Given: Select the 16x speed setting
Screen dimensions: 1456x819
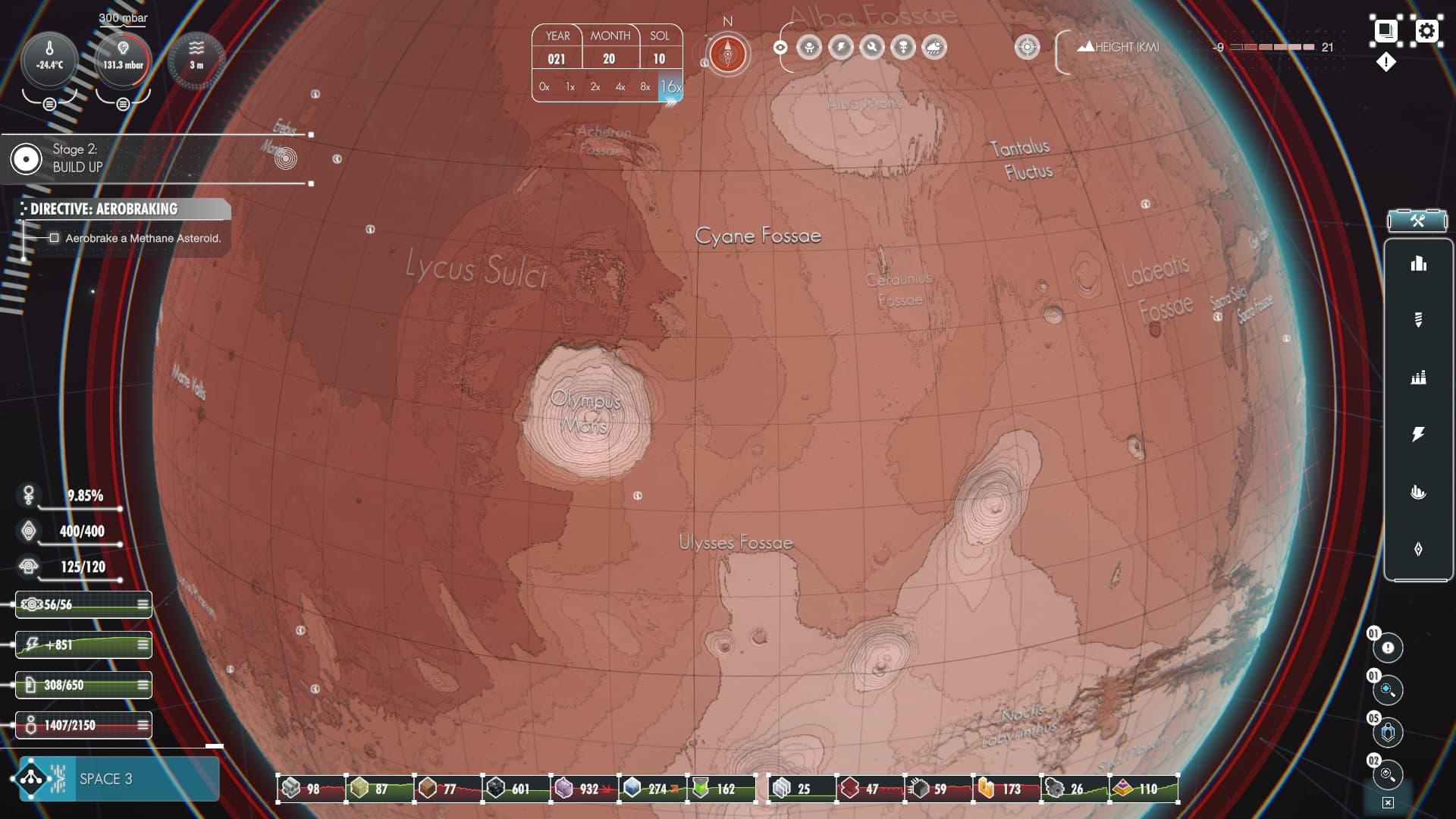Looking at the screenshot, I should (670, 87).
